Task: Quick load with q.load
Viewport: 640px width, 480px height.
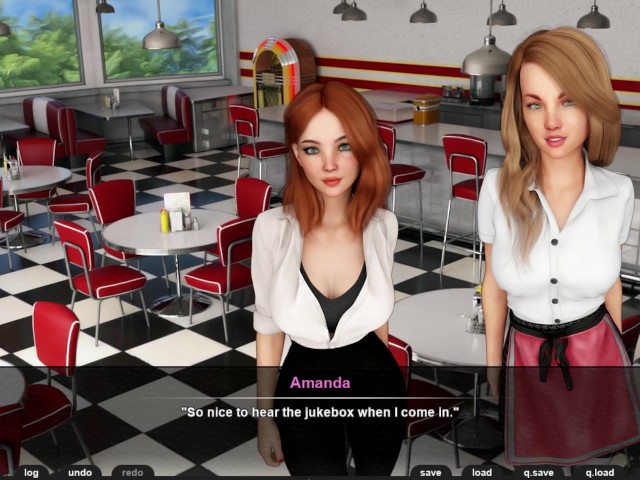Action: [600, 472]
